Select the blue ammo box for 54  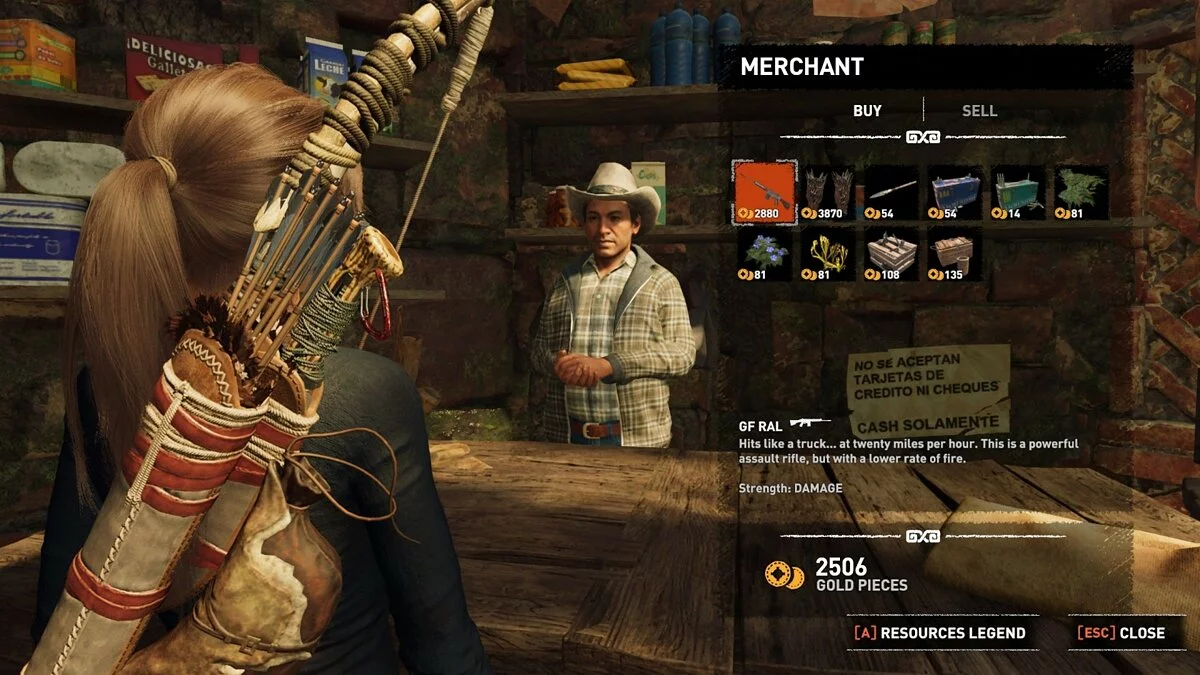(x=954, y=192)
